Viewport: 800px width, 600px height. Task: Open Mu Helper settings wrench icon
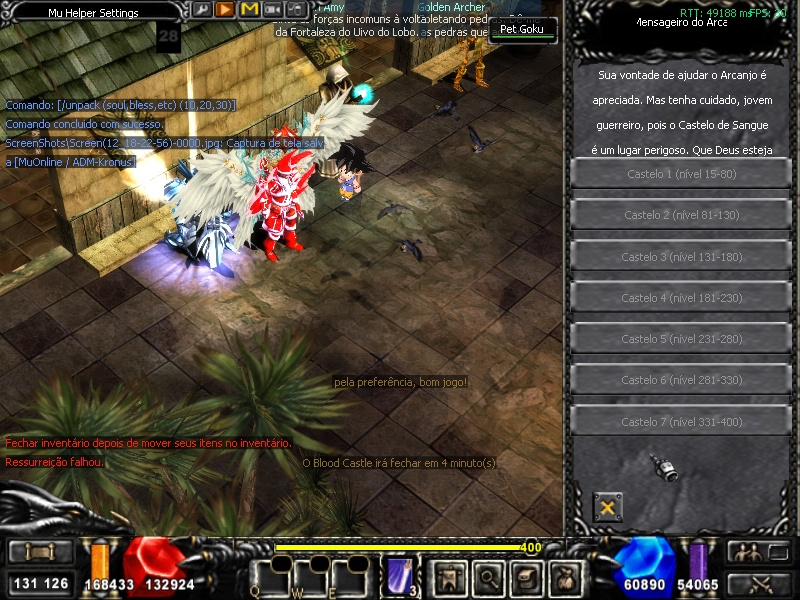coord(202,10)
